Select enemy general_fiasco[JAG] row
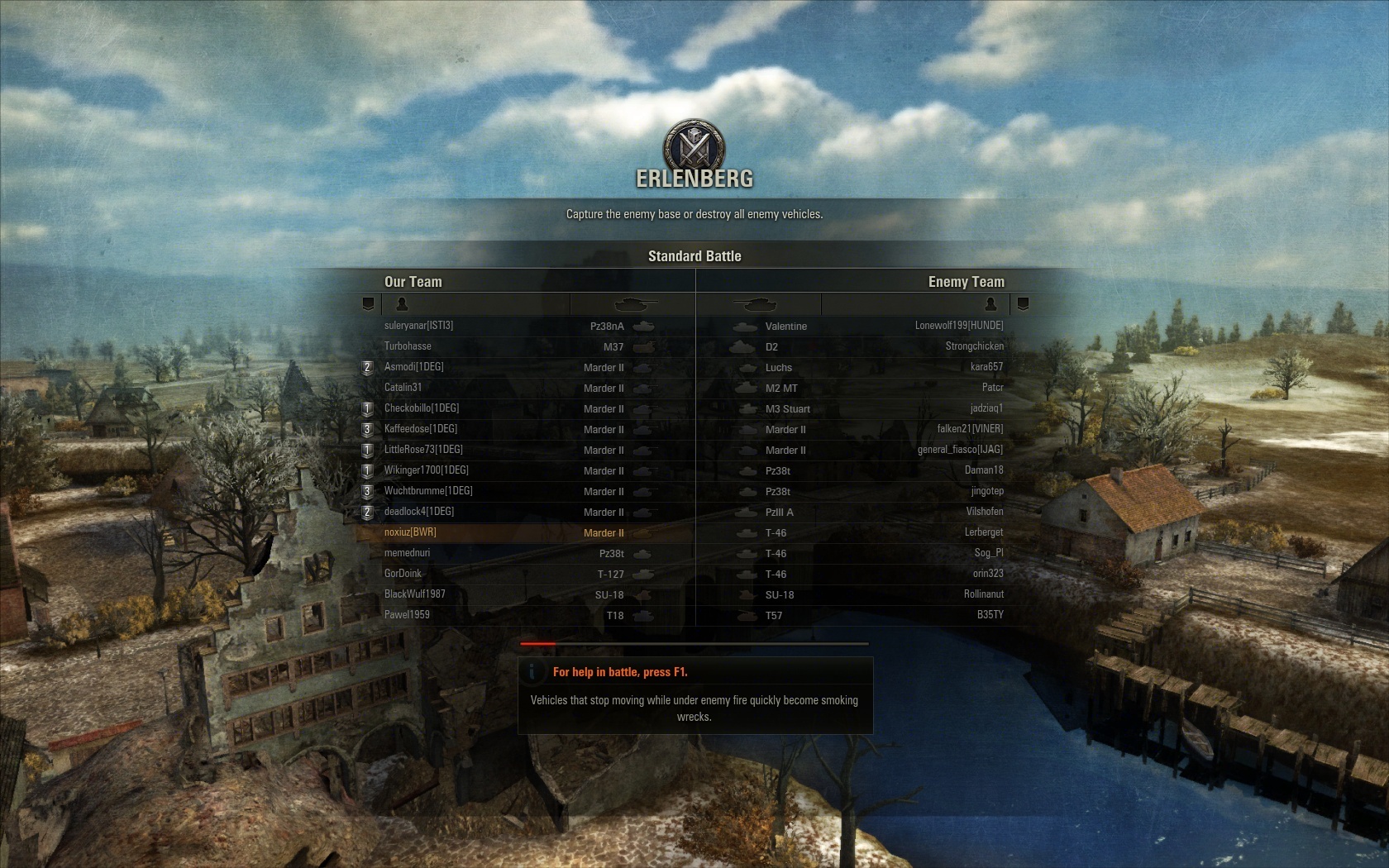Screen dimensions: 1389x868 [x=960, y=450]
